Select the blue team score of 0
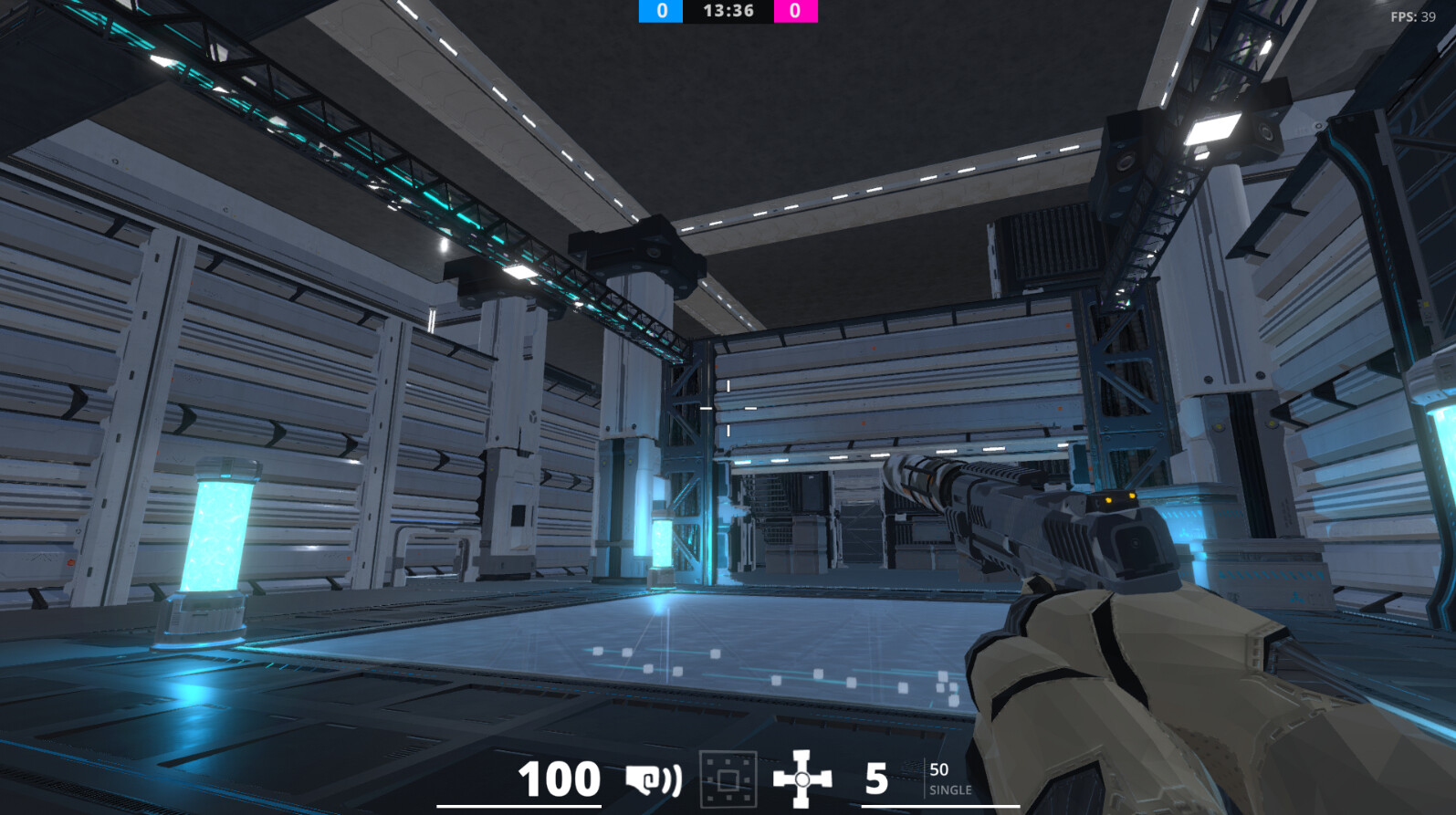 (x=660, y=12)
